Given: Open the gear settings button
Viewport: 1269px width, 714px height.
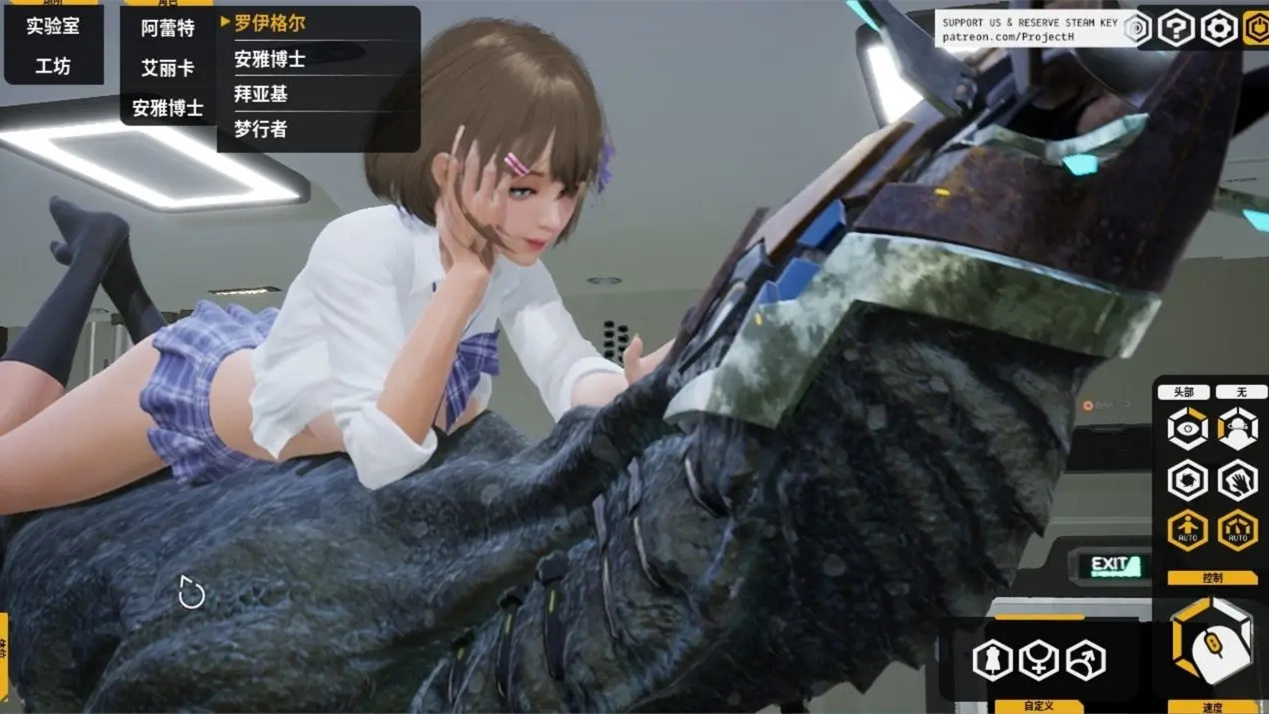Looking at the screenshot, I should tap(1218, 28).
